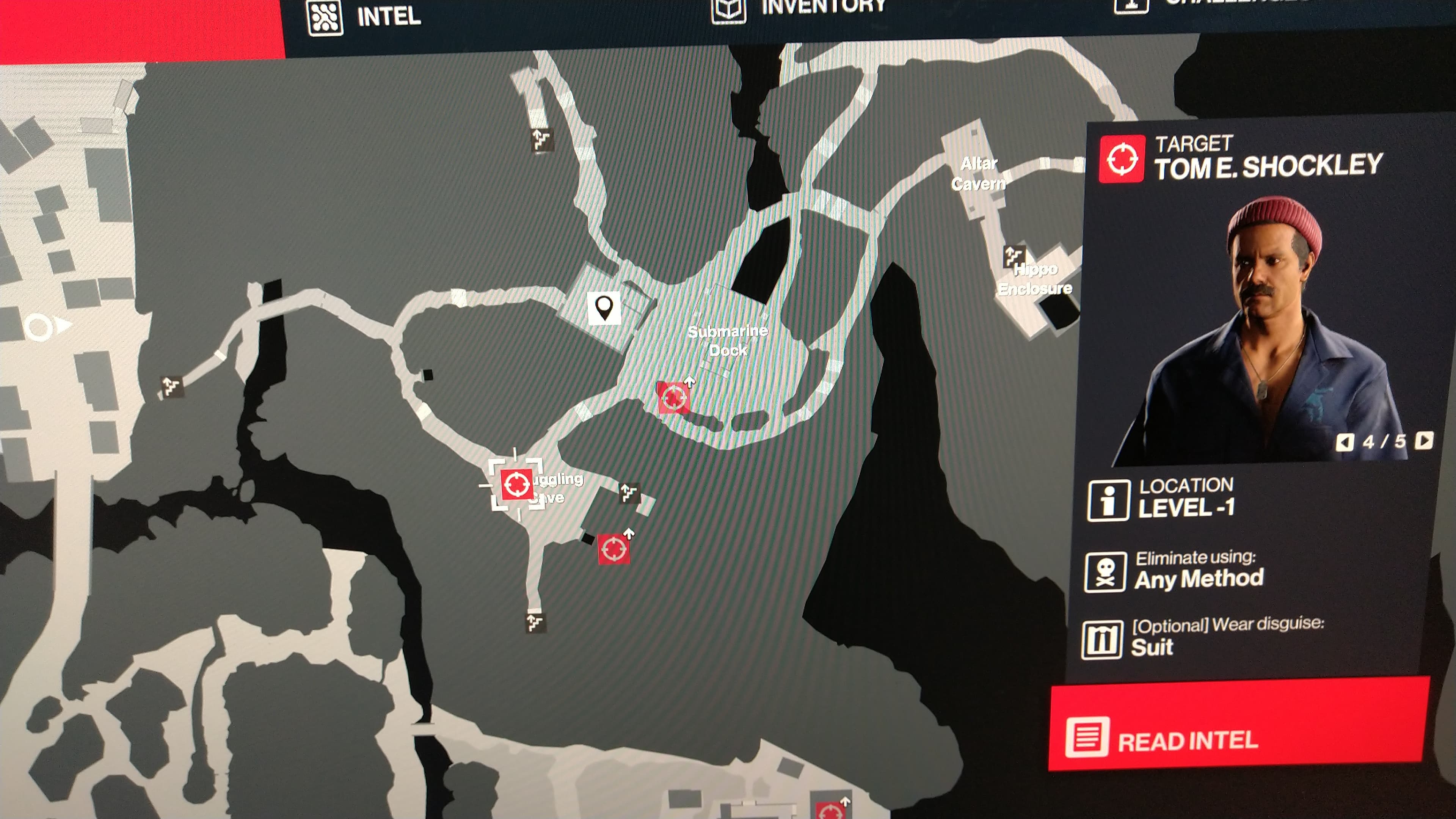The image size is (1456, 819).
Task: Click the black location pin marker
Action: pyautogui.click(x=604, y=308)
